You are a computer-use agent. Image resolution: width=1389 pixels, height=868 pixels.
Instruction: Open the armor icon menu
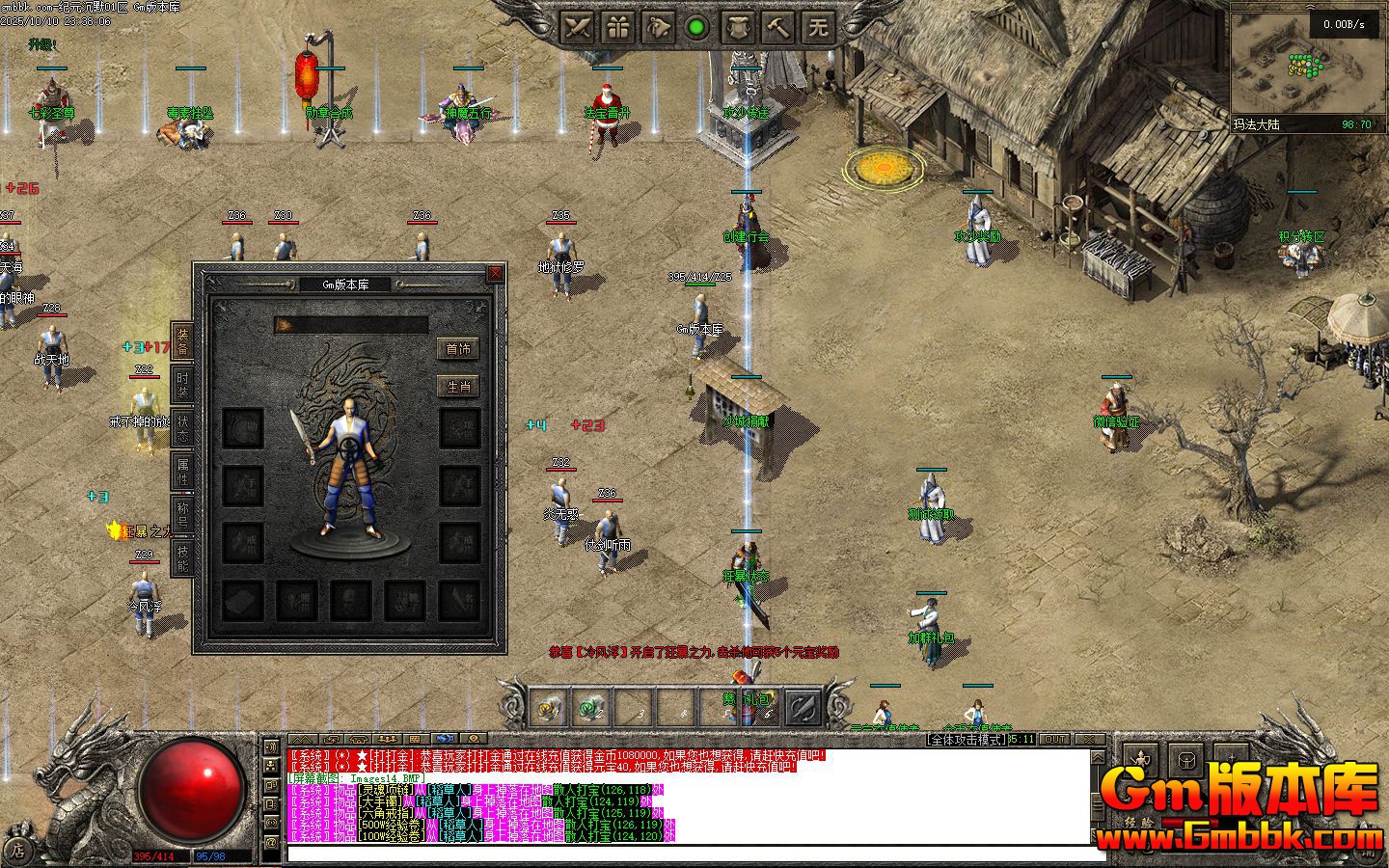tap(738, 27)
